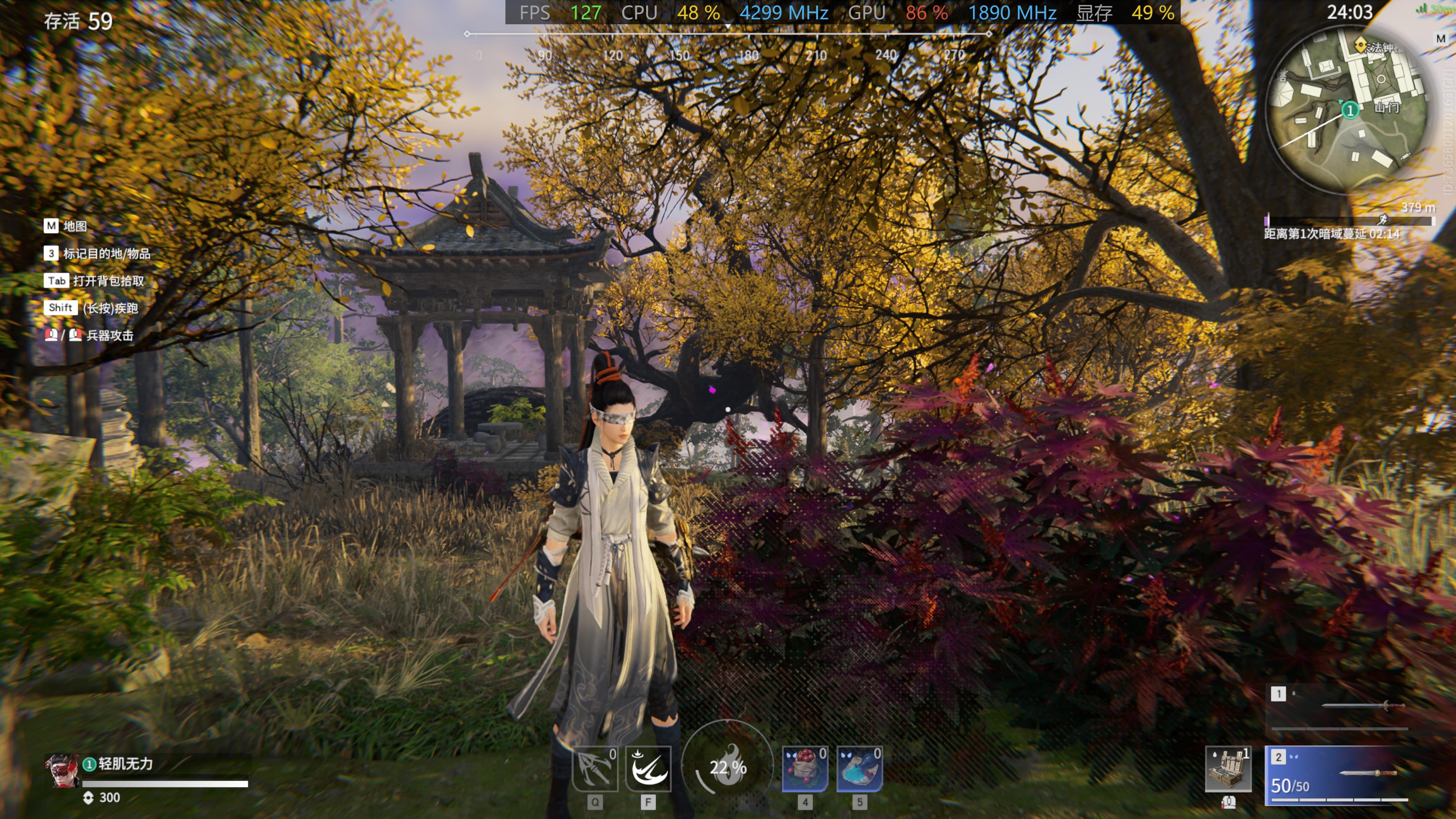Screen dimensions: 1456x819
Task: Select the blue powder scroll item slot
Action: coord(859,769)
